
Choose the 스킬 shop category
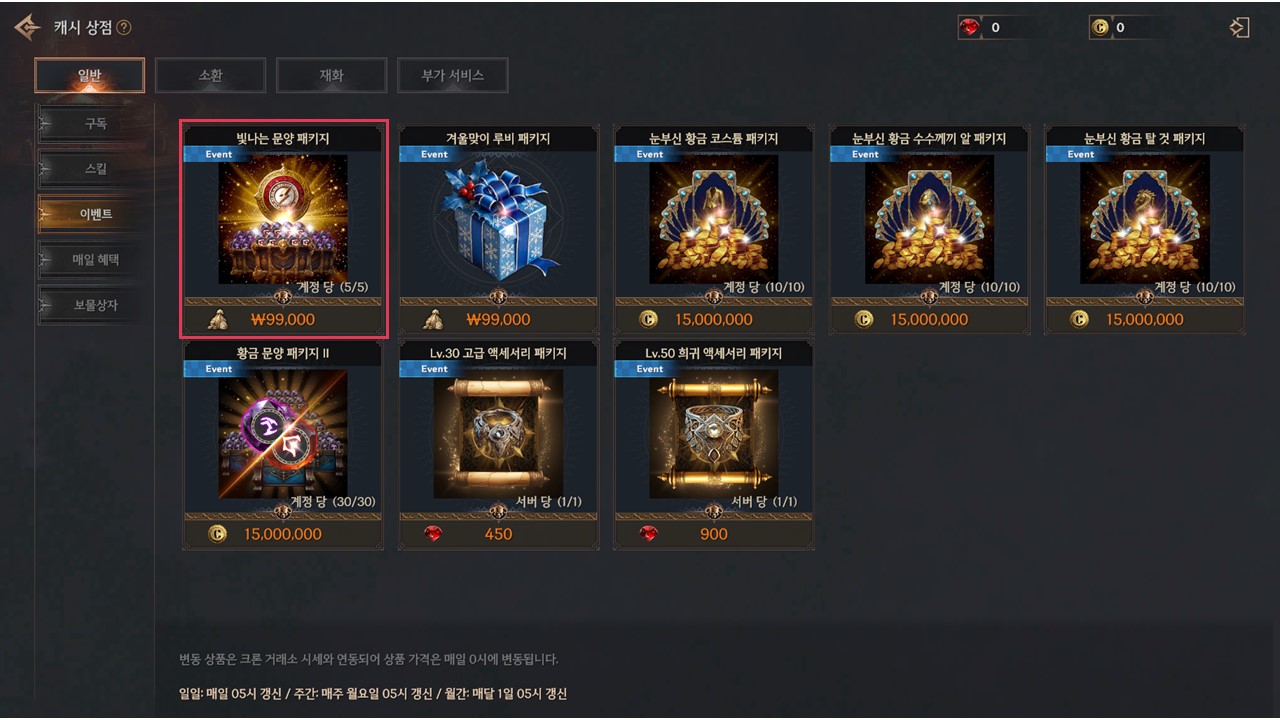tap(95, 169)
